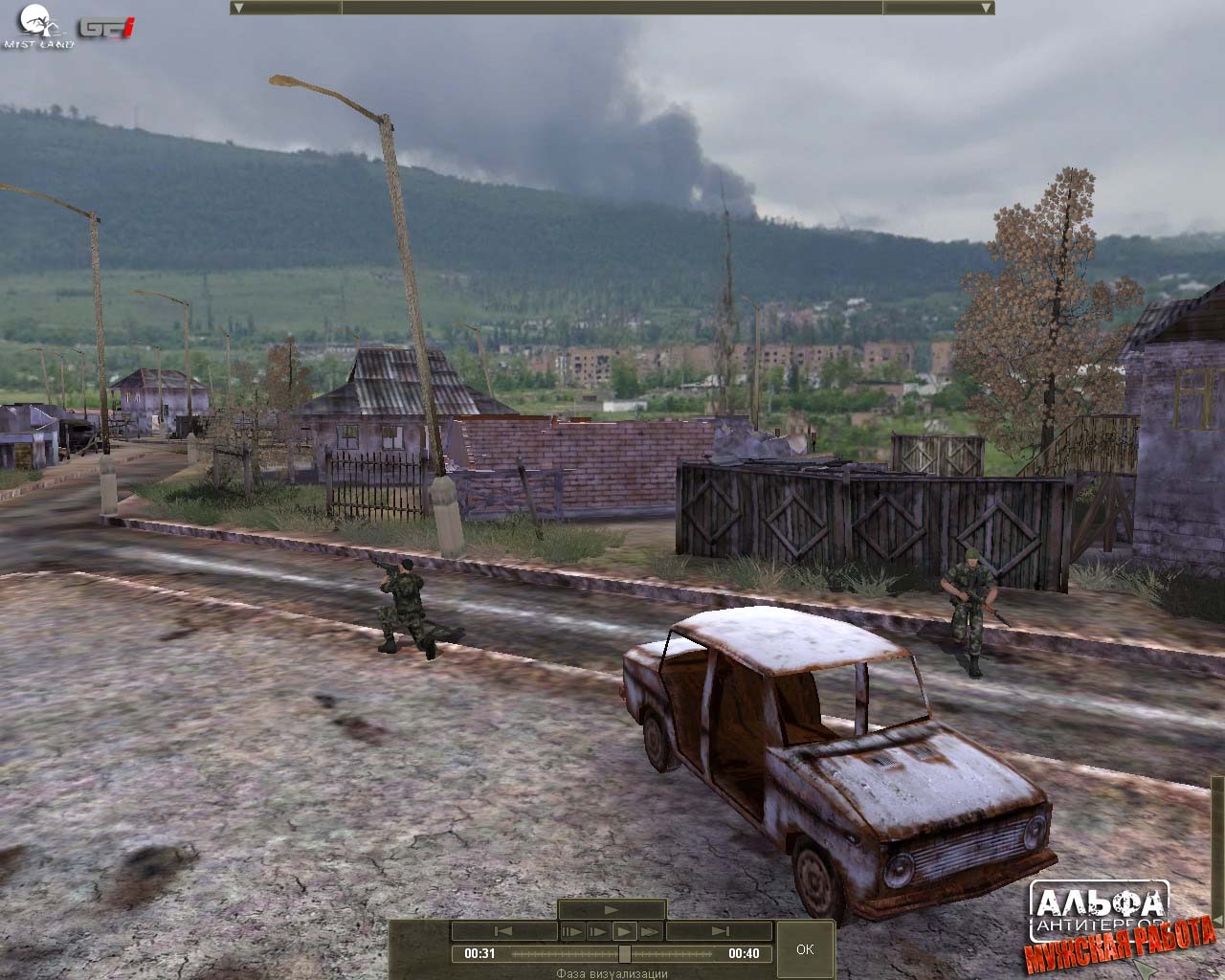Click the step-forward play button
Screen dimensions: 1225x980
[598, 931]
